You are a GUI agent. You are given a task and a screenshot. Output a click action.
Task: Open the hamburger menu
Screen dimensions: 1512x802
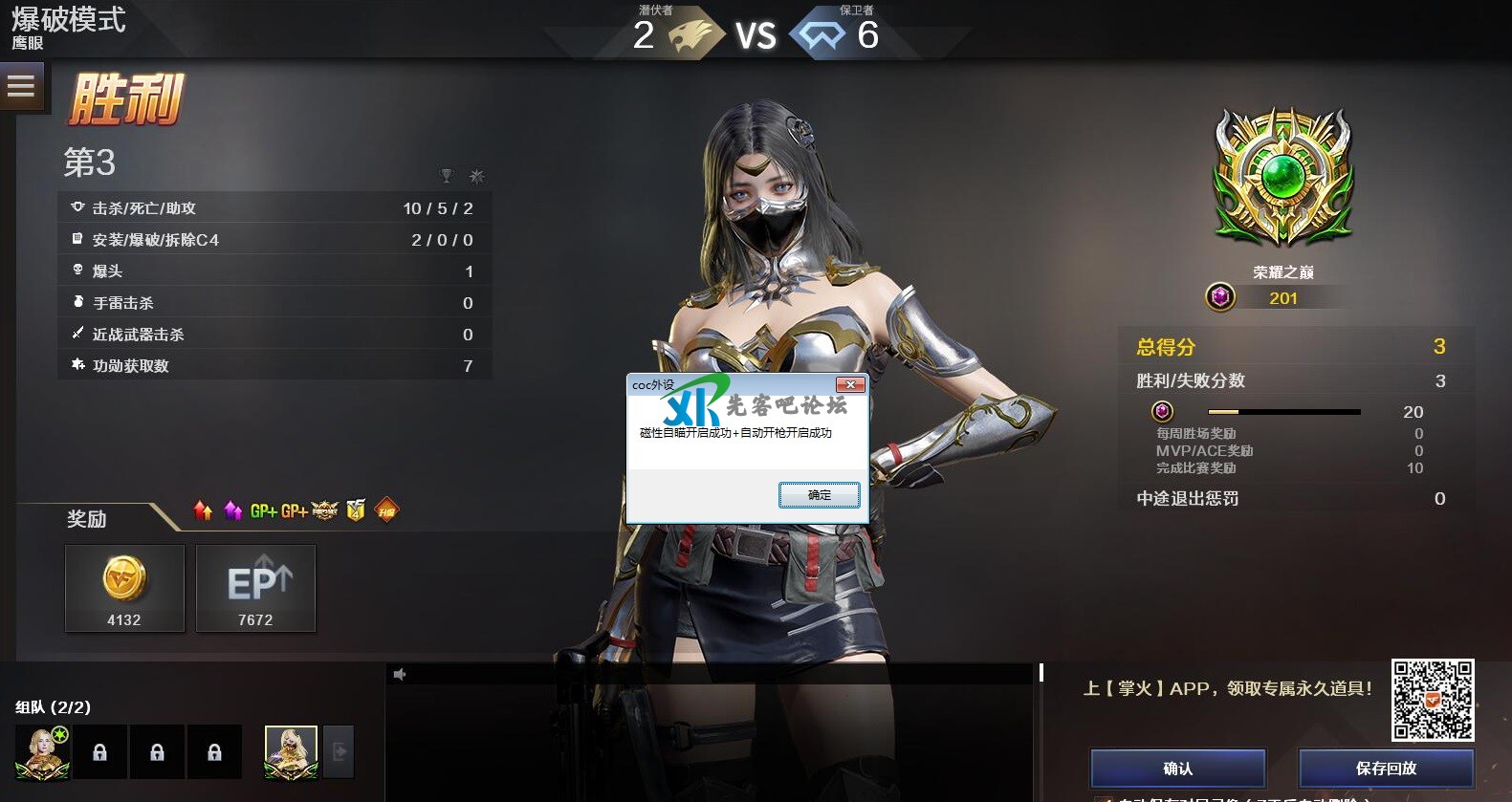[x=21, y=87]
